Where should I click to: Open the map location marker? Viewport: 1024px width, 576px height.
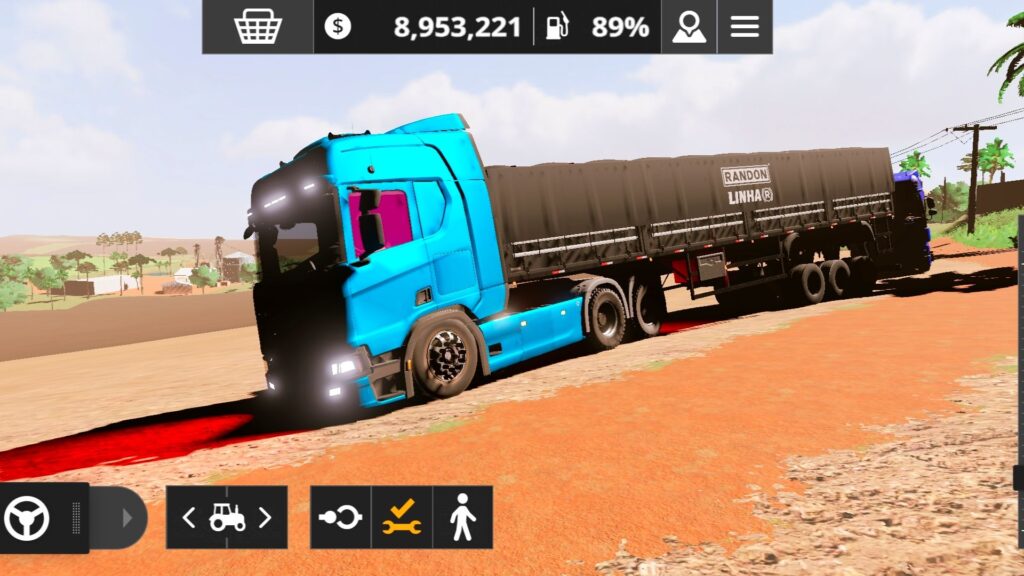coord(689,27)
